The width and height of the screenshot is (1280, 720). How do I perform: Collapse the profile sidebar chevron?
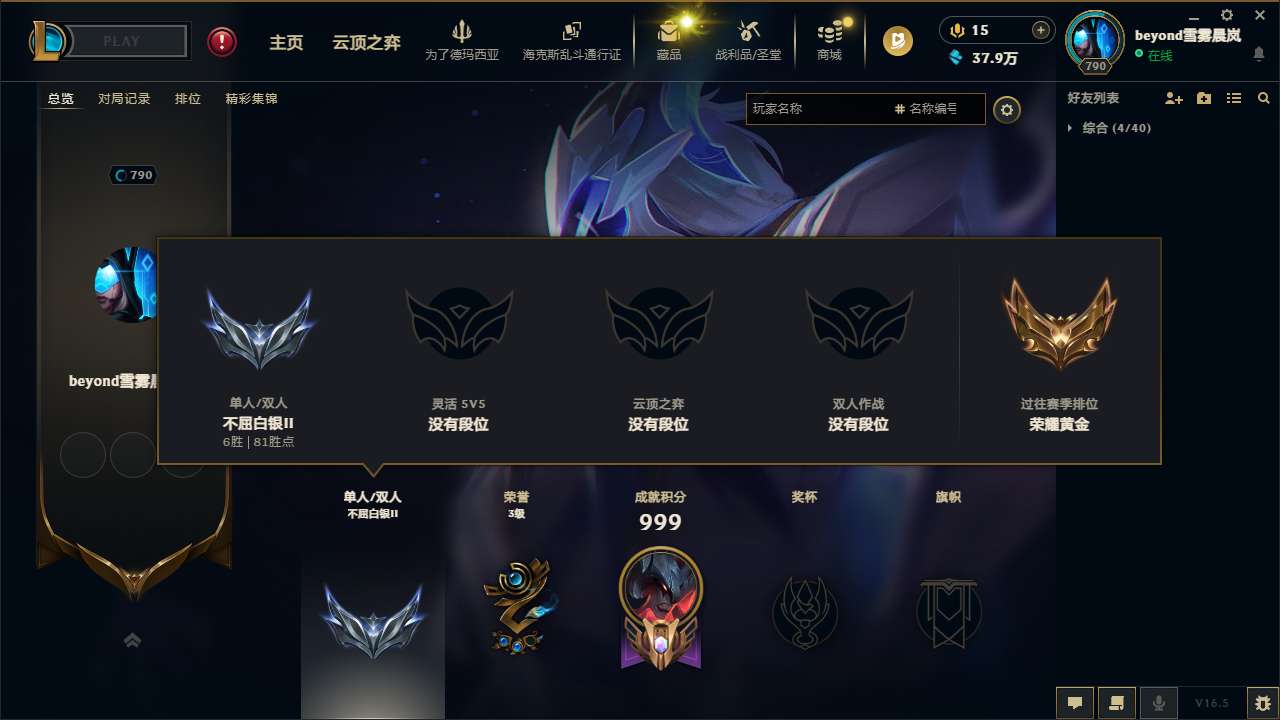click(x=133, y=640)
